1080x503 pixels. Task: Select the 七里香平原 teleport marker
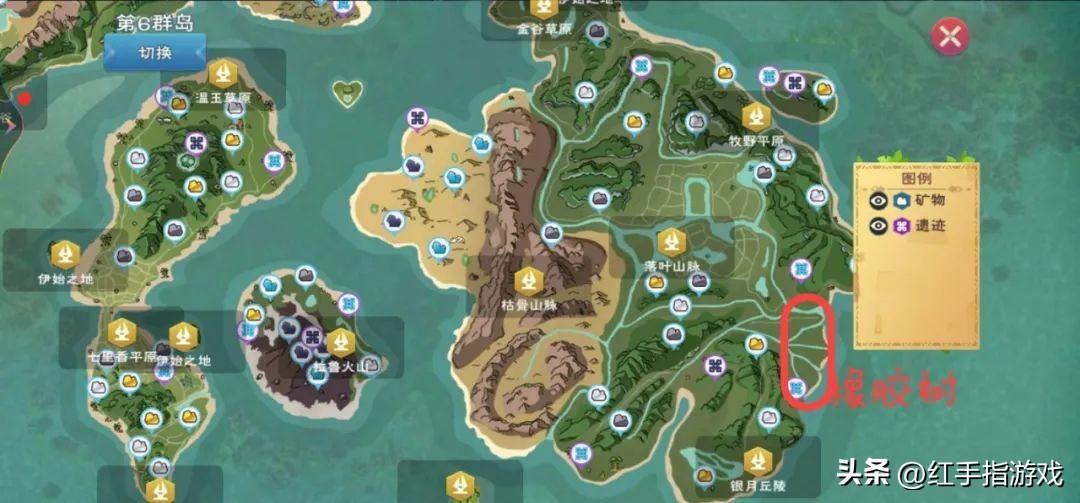click(122, 331)
